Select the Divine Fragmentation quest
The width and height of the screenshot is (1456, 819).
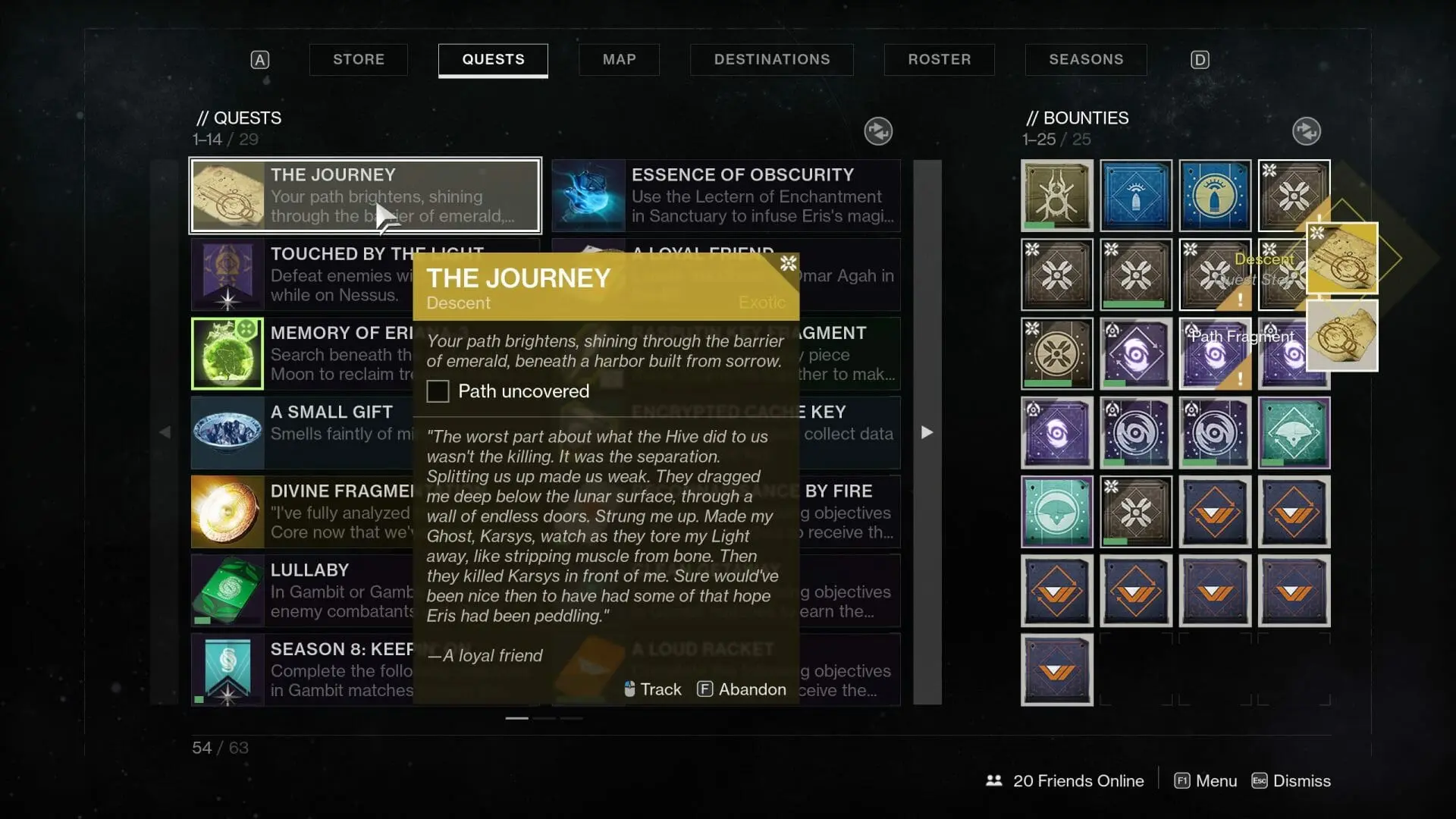tap(303, 512)
